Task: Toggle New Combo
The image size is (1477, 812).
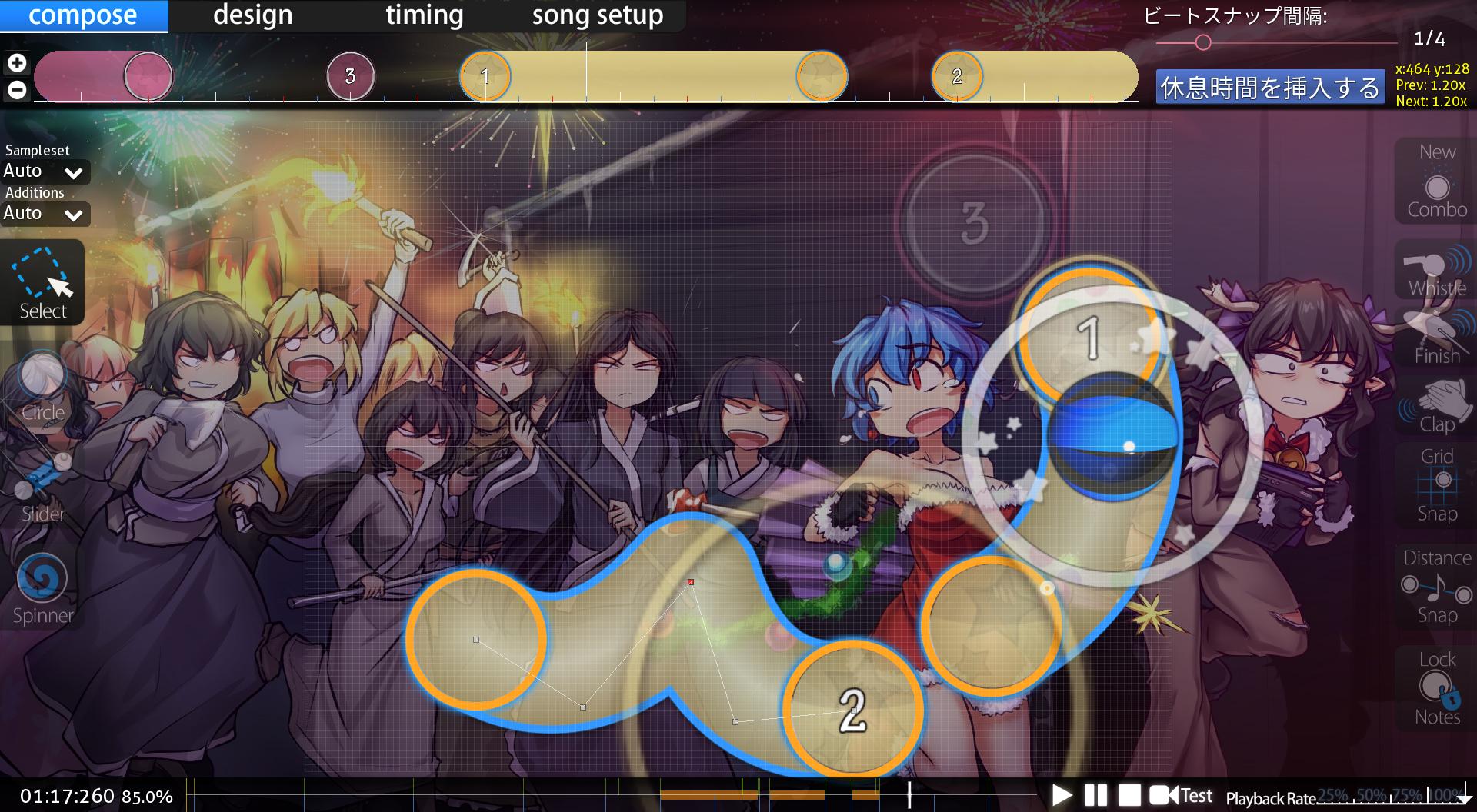Action: (x=1436, y=182)
